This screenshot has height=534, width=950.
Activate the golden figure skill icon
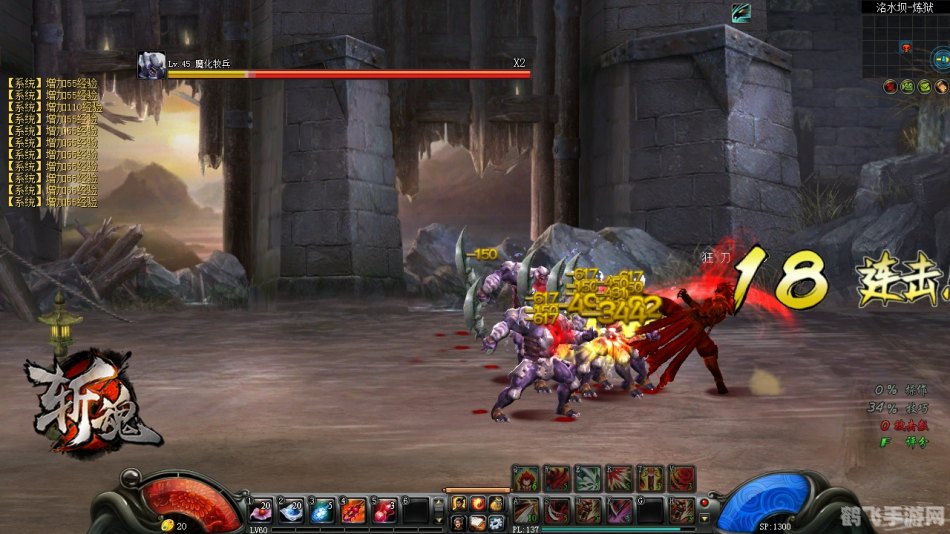pos(651,478)
